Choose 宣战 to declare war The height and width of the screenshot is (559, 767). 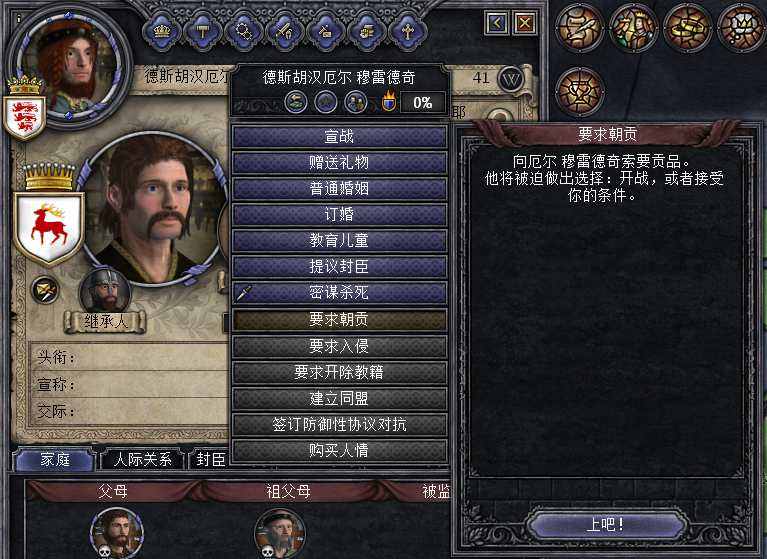pyautogui.click(x=339, y=136)
